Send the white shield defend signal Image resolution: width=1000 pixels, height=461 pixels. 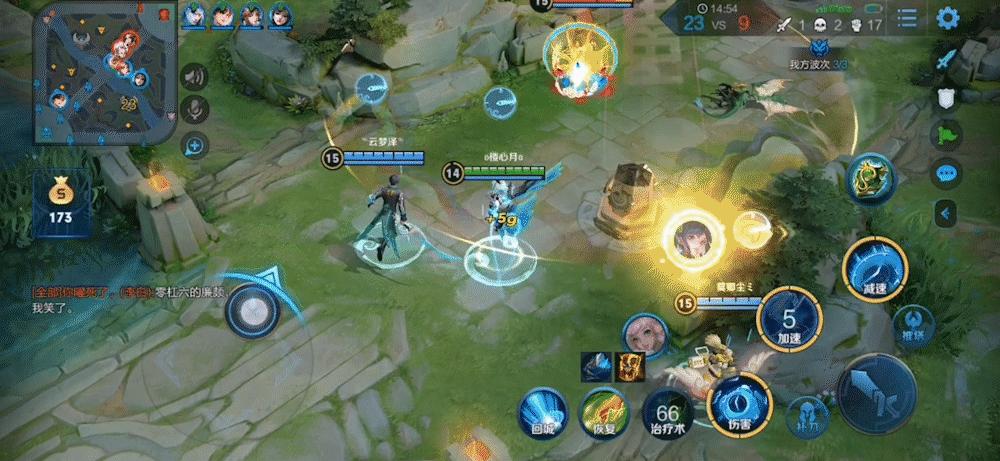click(946, 97)
